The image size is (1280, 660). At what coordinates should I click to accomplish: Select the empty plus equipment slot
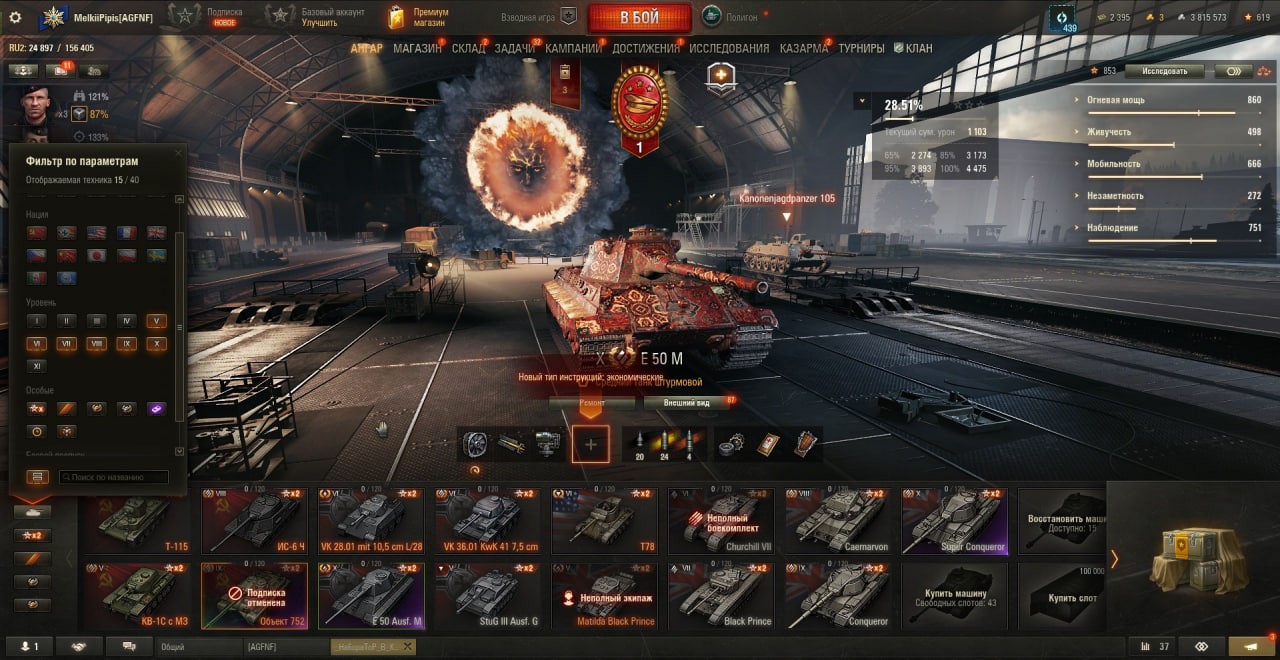pos(591,444)
